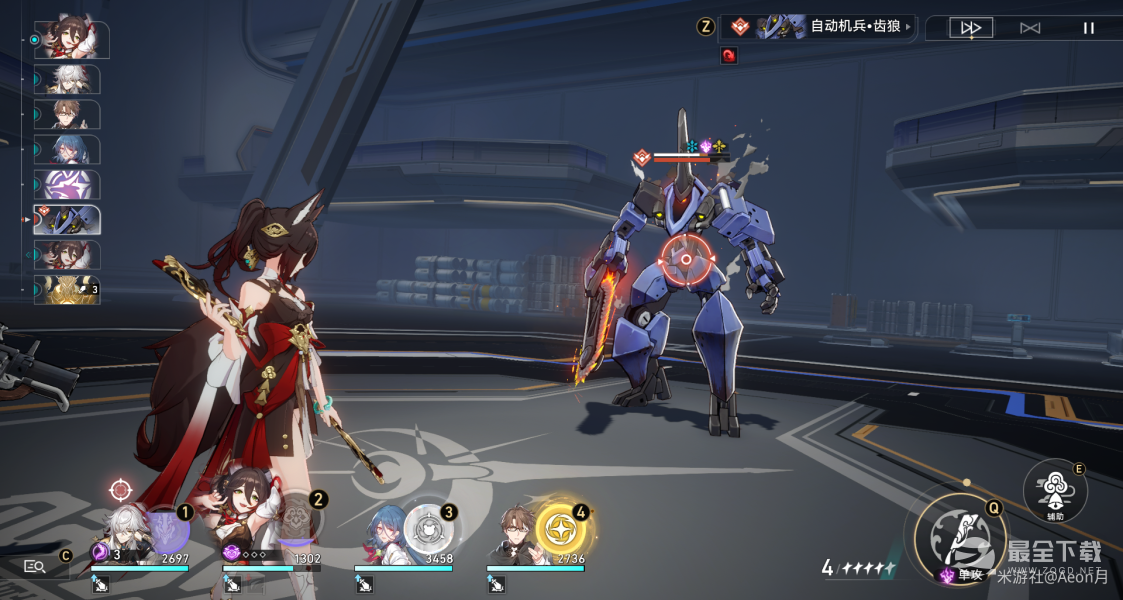Select the enemy wolf mech turn-order card
Image resolution: width=1123 pixels, height=600 pixels.
coord(67,220)
